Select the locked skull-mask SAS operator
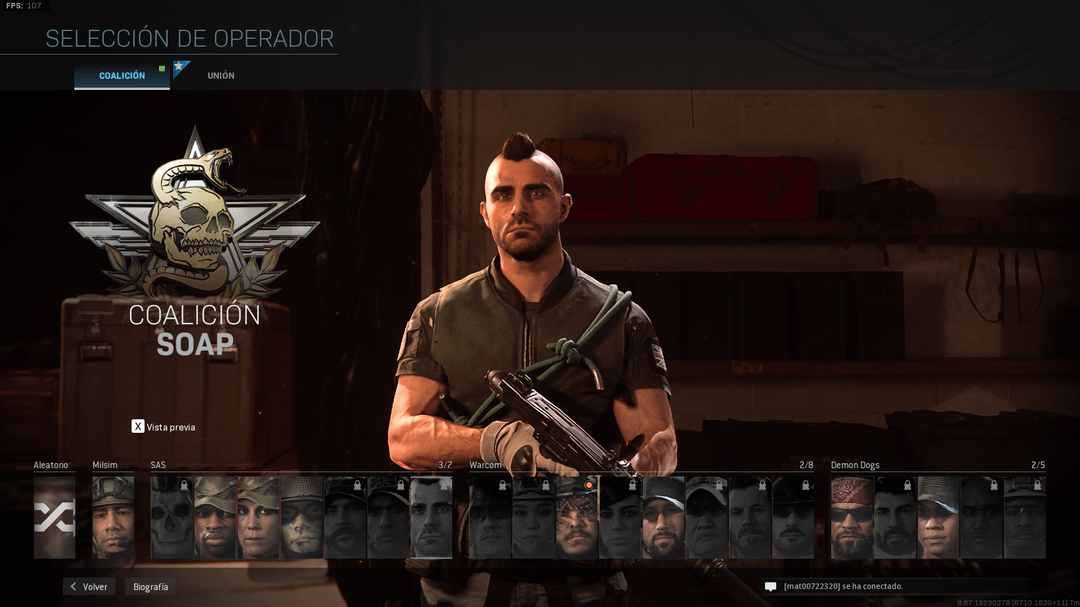Image resolution: width=1080 pixels, height=607 pixels. [172, 517]
